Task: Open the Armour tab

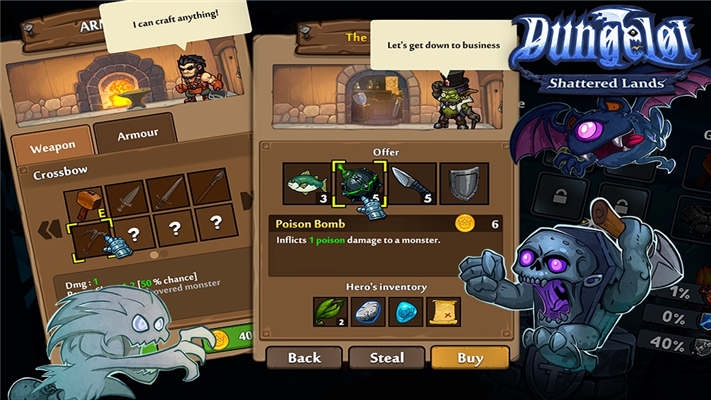Action: [x=136, y=134]
